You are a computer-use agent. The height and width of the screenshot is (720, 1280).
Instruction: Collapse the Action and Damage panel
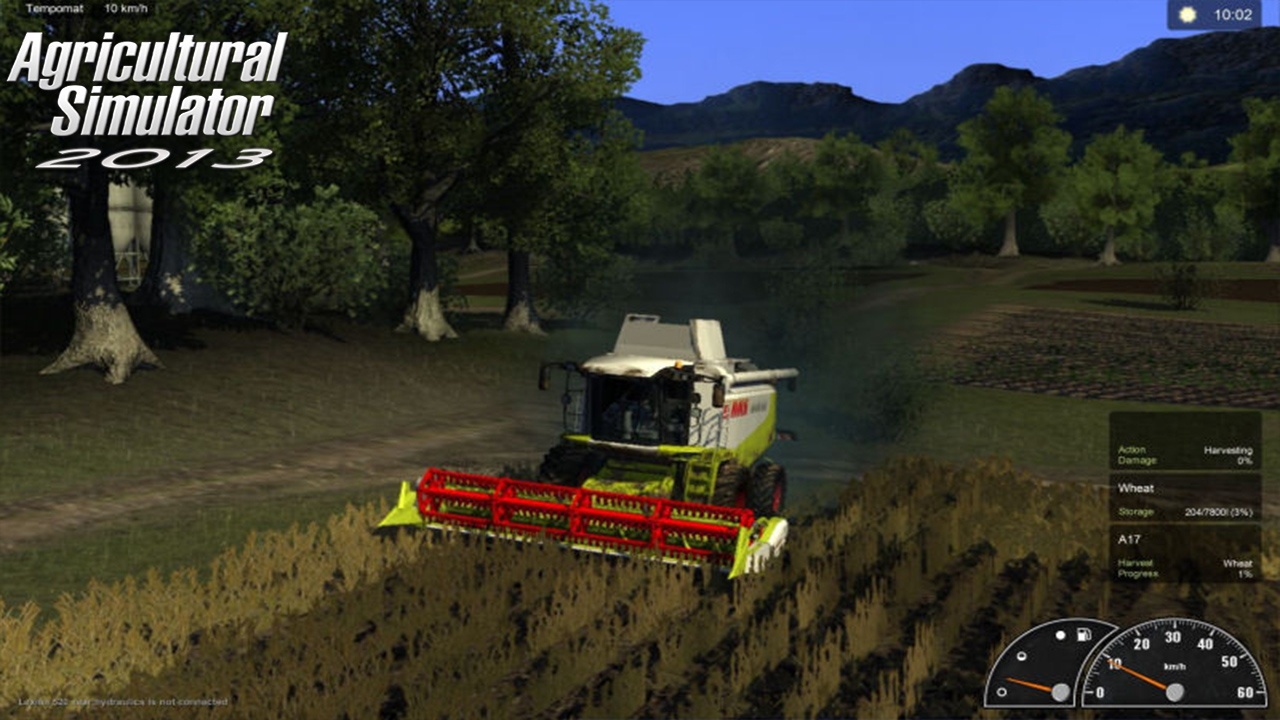click(x=1190, y=456)
